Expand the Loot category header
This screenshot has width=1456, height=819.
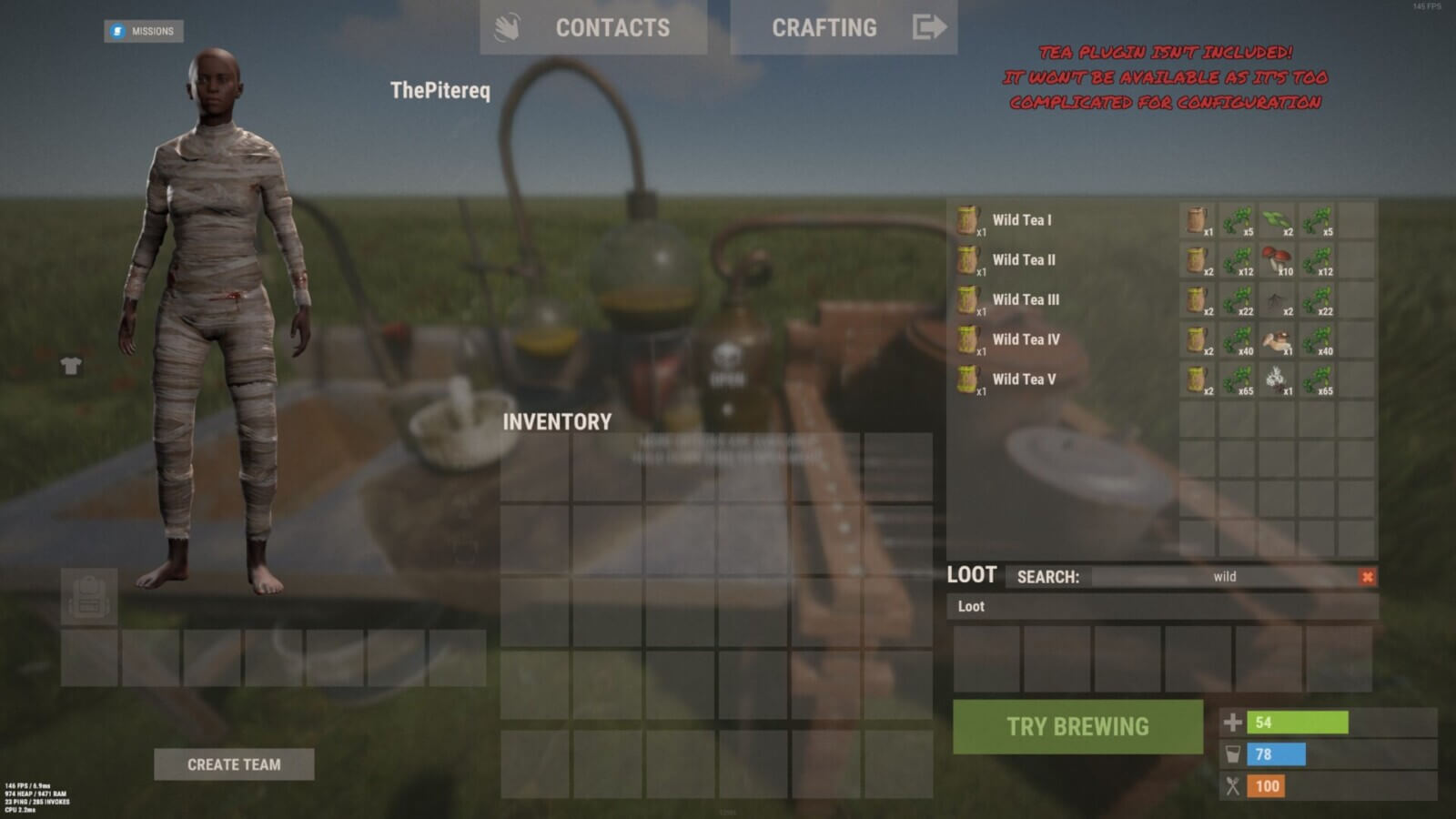point(970,606)
